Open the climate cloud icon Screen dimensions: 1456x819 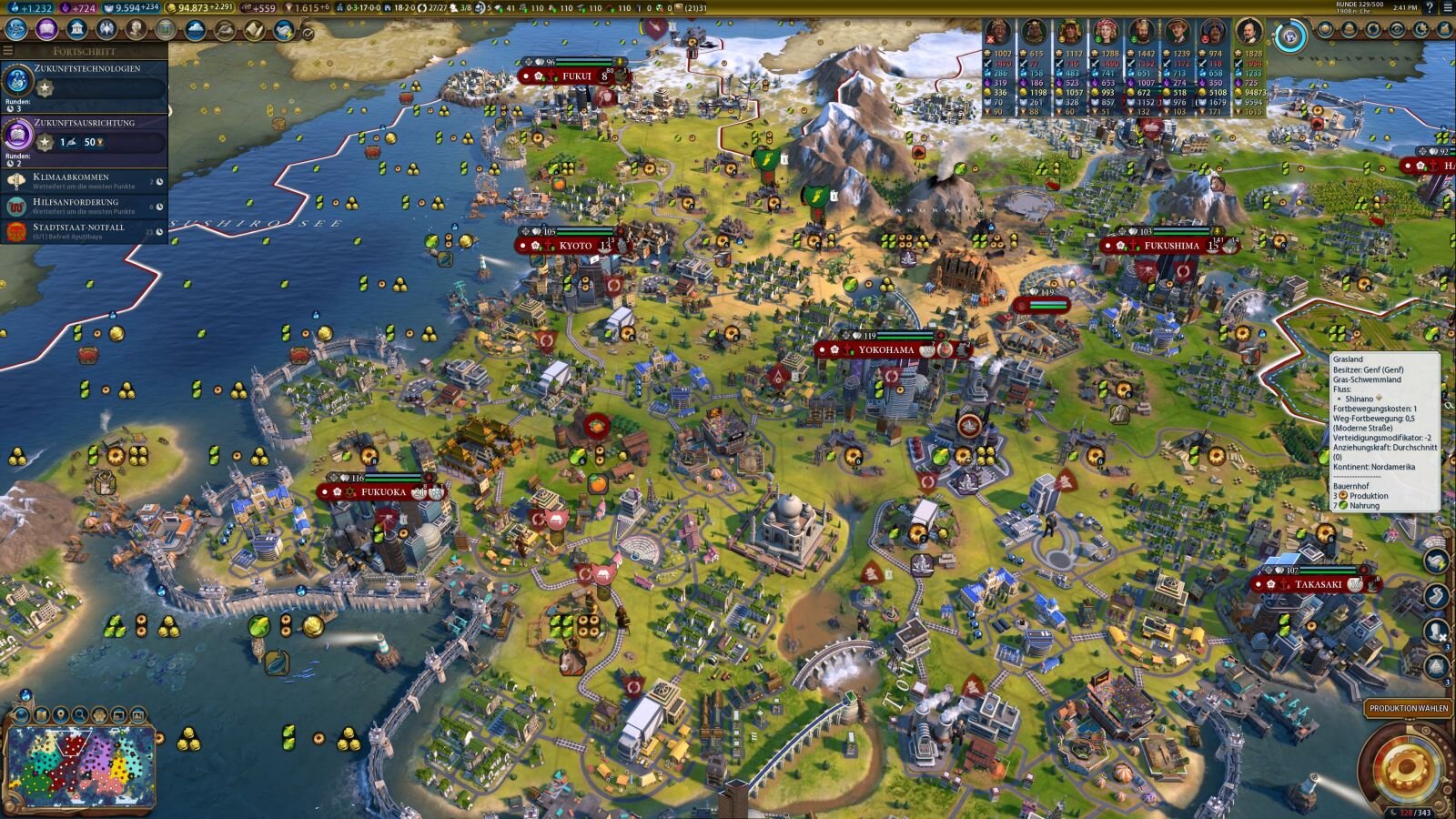click(x=195, y=30)
